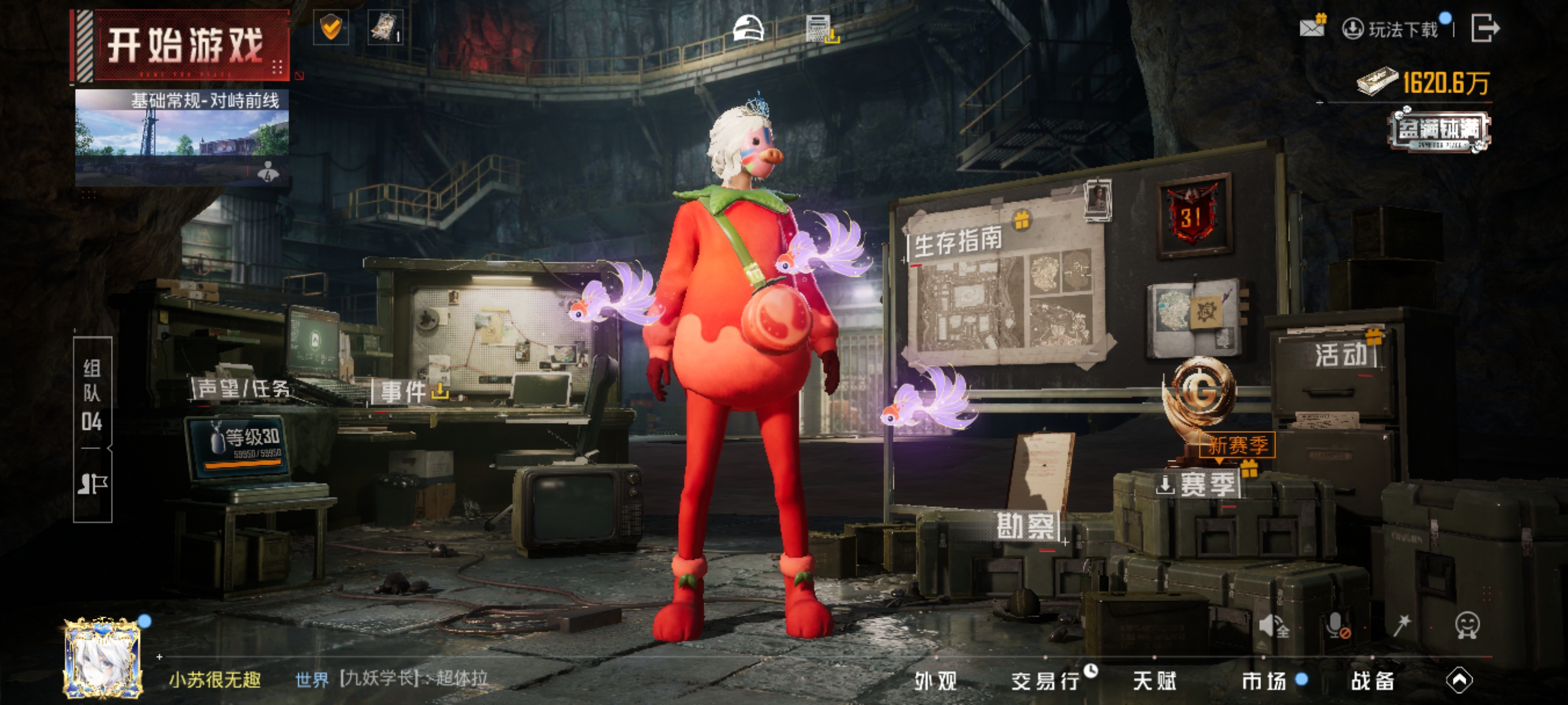The height and width of the screenshot is (705, 1568).
Task: Switch to the 外观 appearance tab
Action: pyautogui.click(x=935, y=681)
